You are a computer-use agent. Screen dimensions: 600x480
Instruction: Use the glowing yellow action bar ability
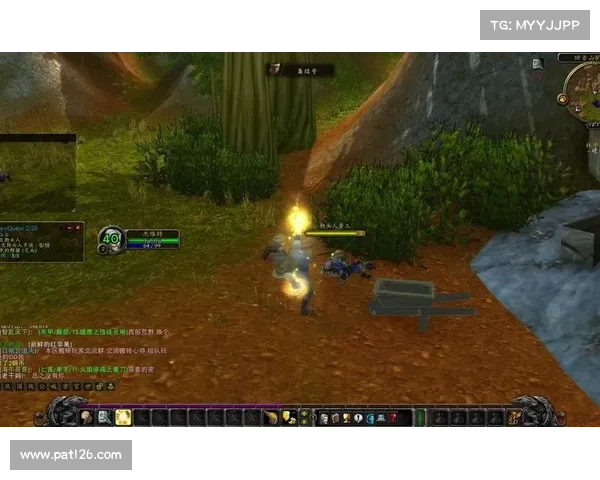click(123, 417)
